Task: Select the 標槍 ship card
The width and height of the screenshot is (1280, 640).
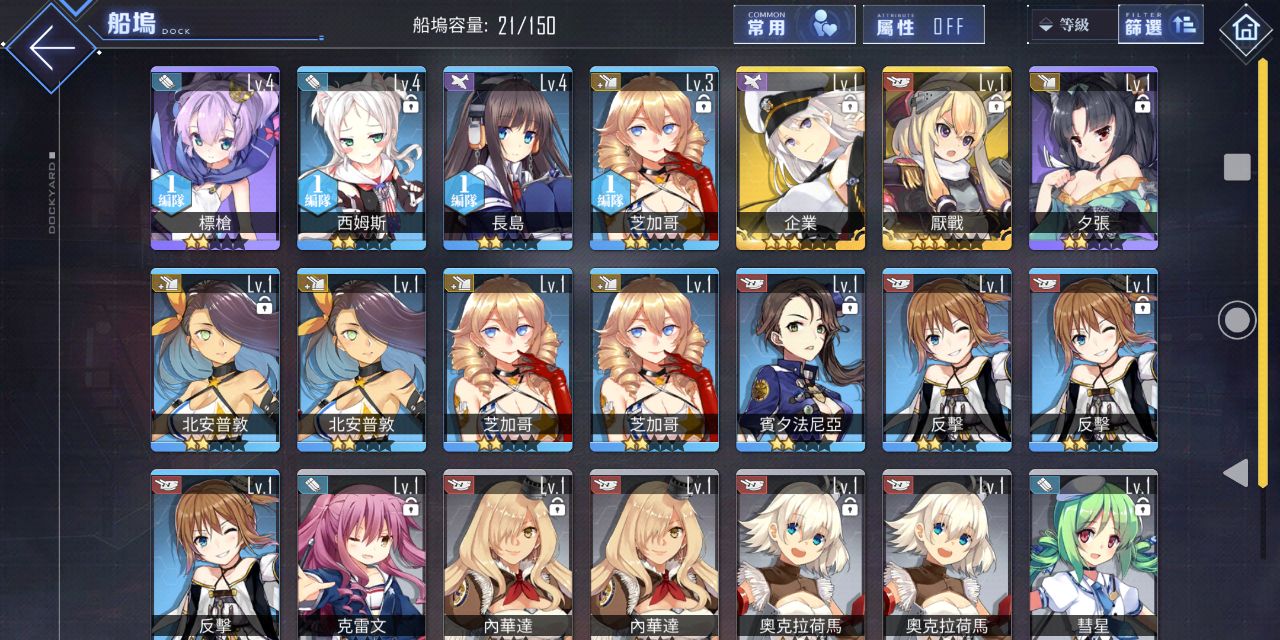Action: tap(215, 158)
